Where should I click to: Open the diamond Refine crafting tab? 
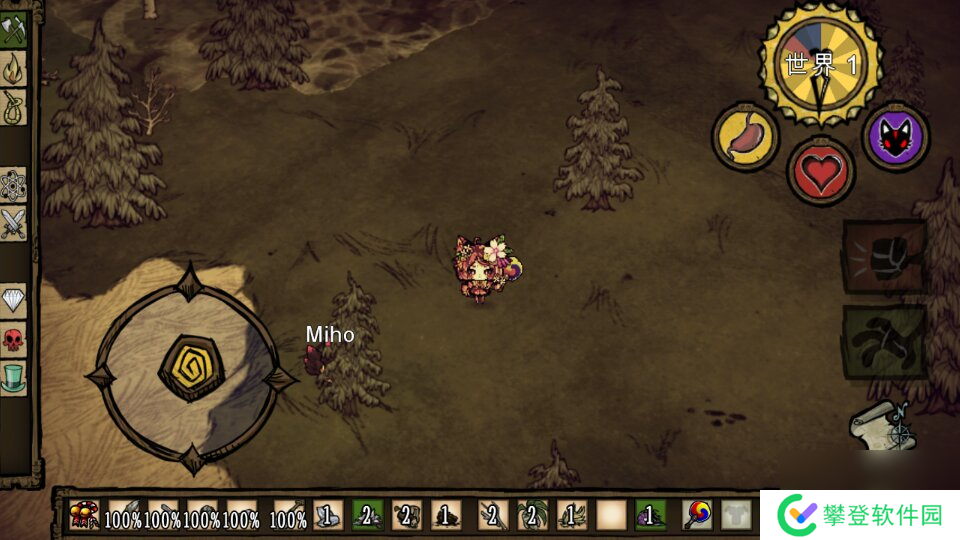coord(13,300)
